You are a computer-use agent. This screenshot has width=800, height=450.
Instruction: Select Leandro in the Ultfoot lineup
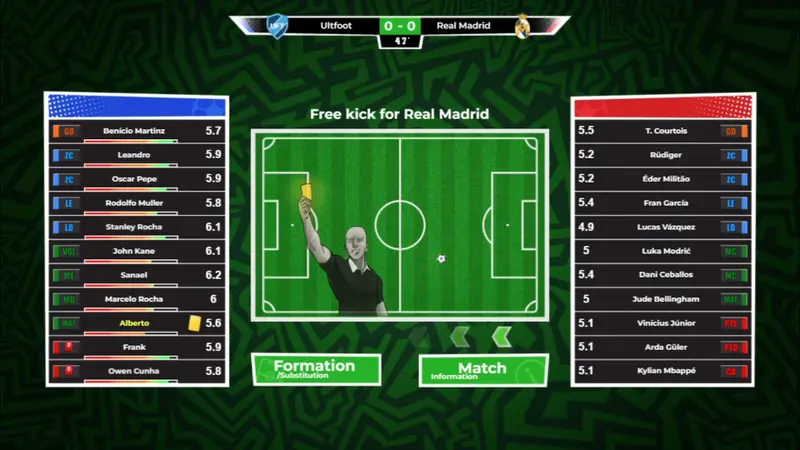pyautogui.click(x=134, y=155)
